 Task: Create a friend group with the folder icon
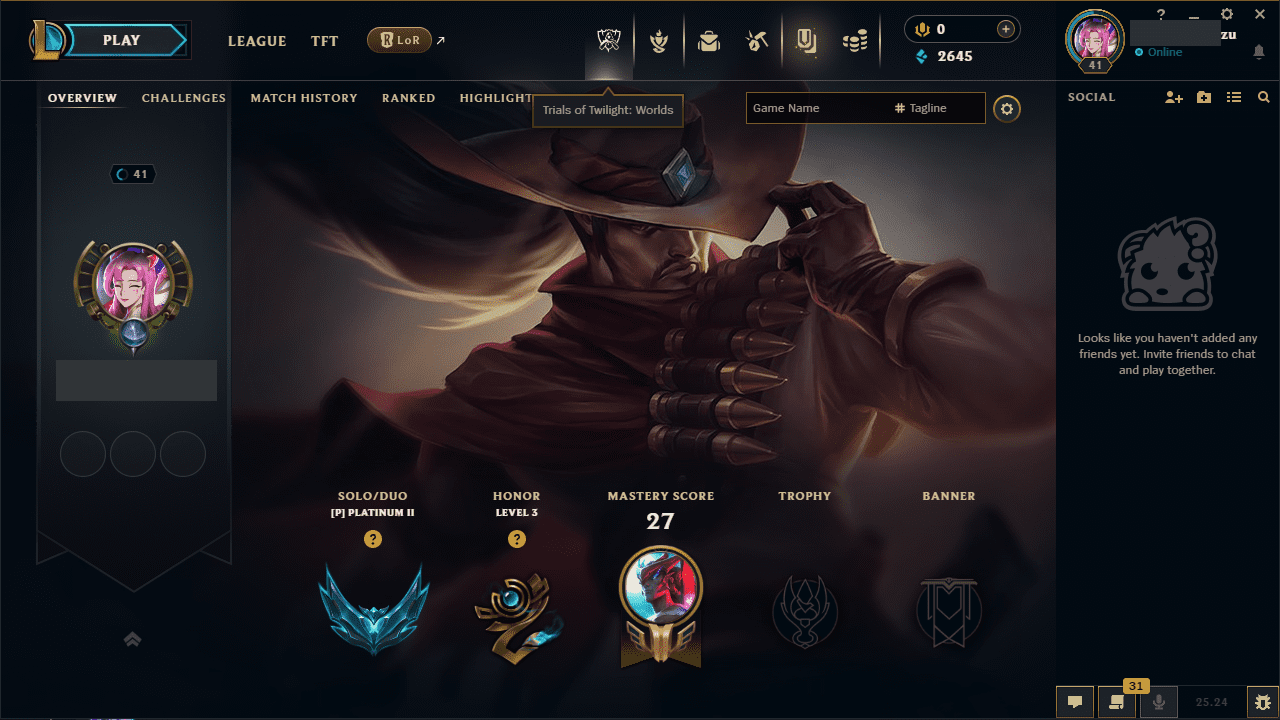1203,97
